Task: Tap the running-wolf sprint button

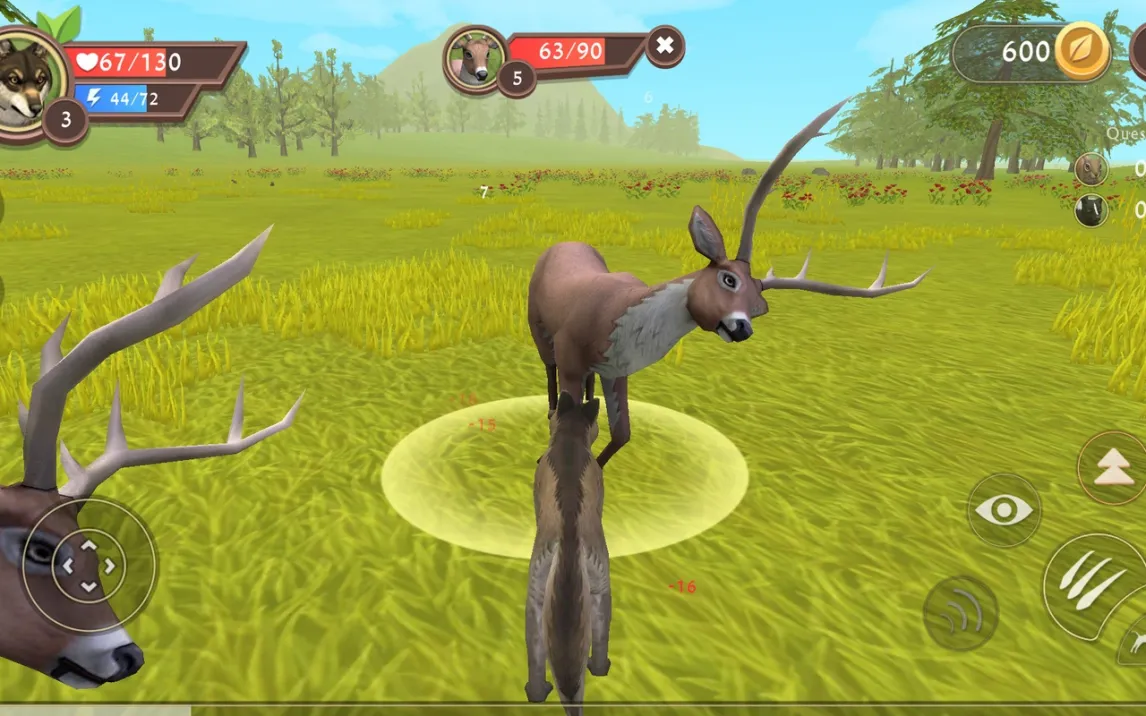Action: pos(1134,642)
